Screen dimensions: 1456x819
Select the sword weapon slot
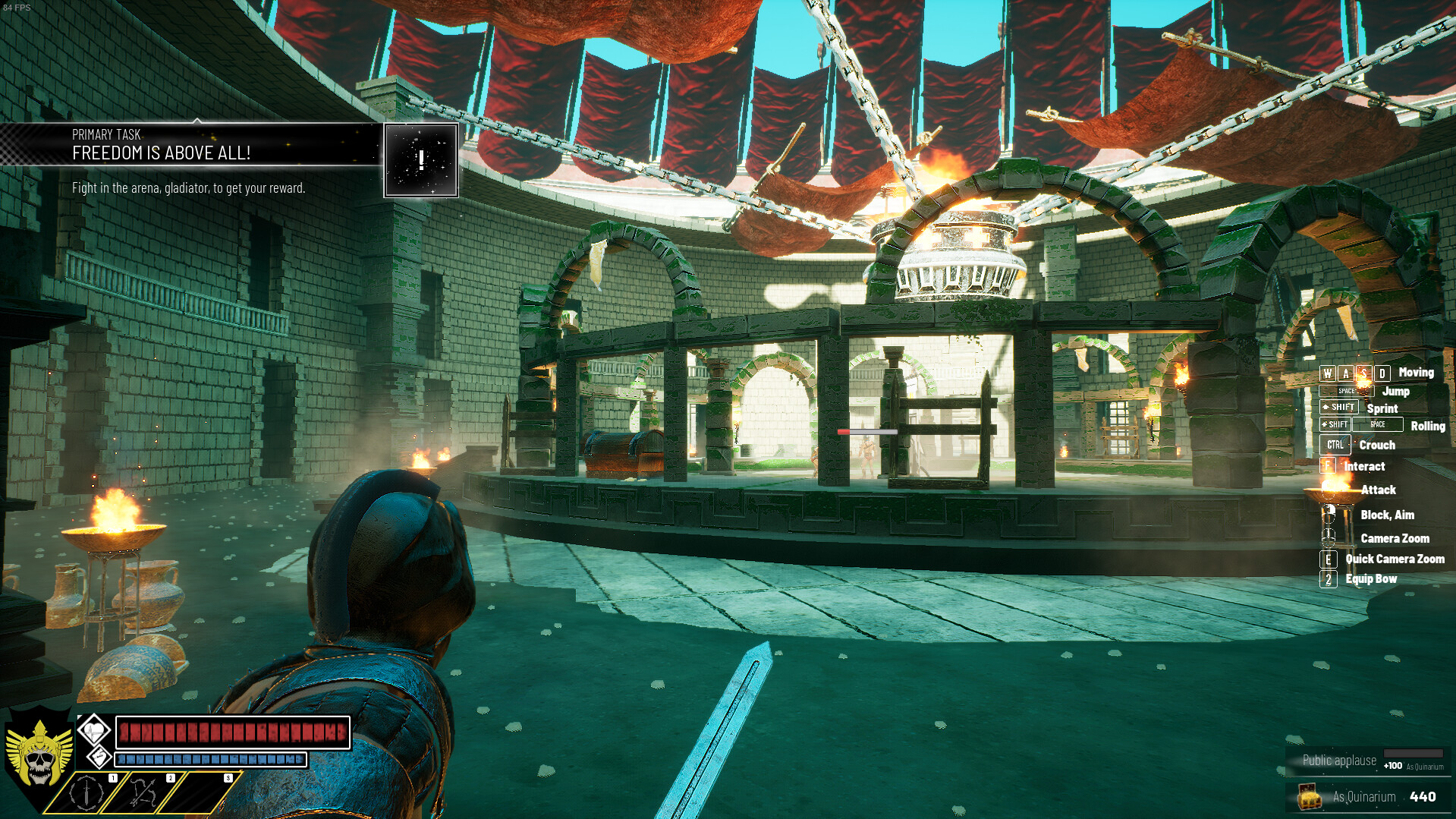pyautogui.click(x=87, y=792)
